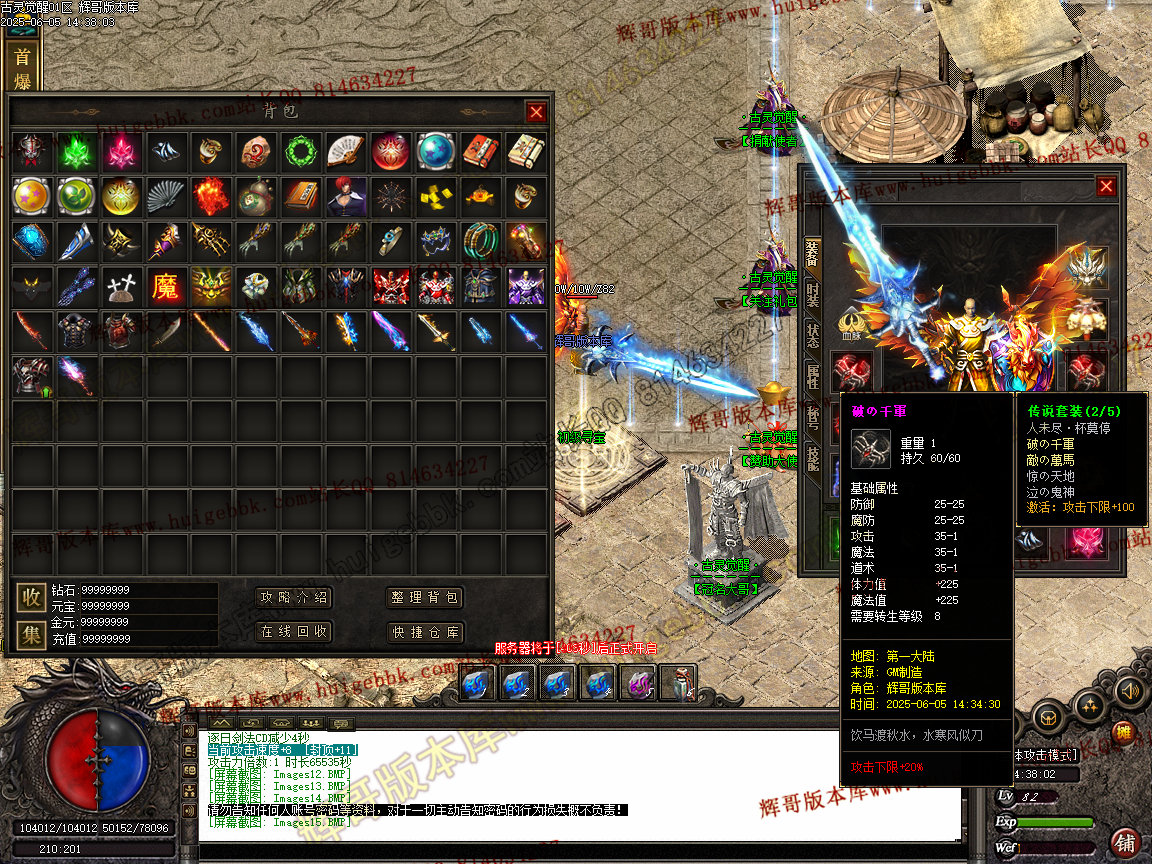The height and width of the screenshot is (864, 1152).
Task: Open the 攻略介绍 guide button
Action: [x=294, y=598]
